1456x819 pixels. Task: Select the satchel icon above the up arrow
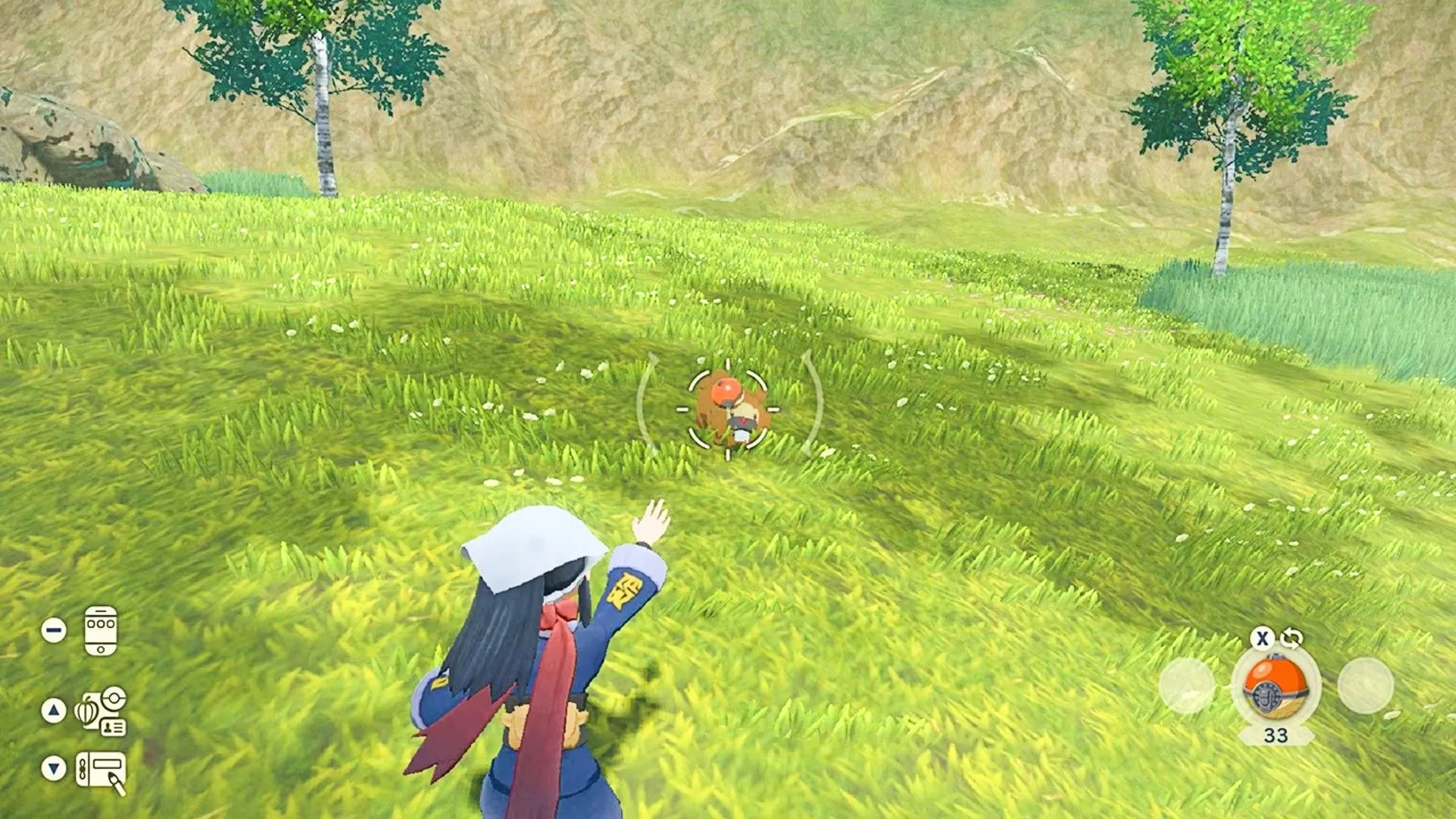pos(86,710)
